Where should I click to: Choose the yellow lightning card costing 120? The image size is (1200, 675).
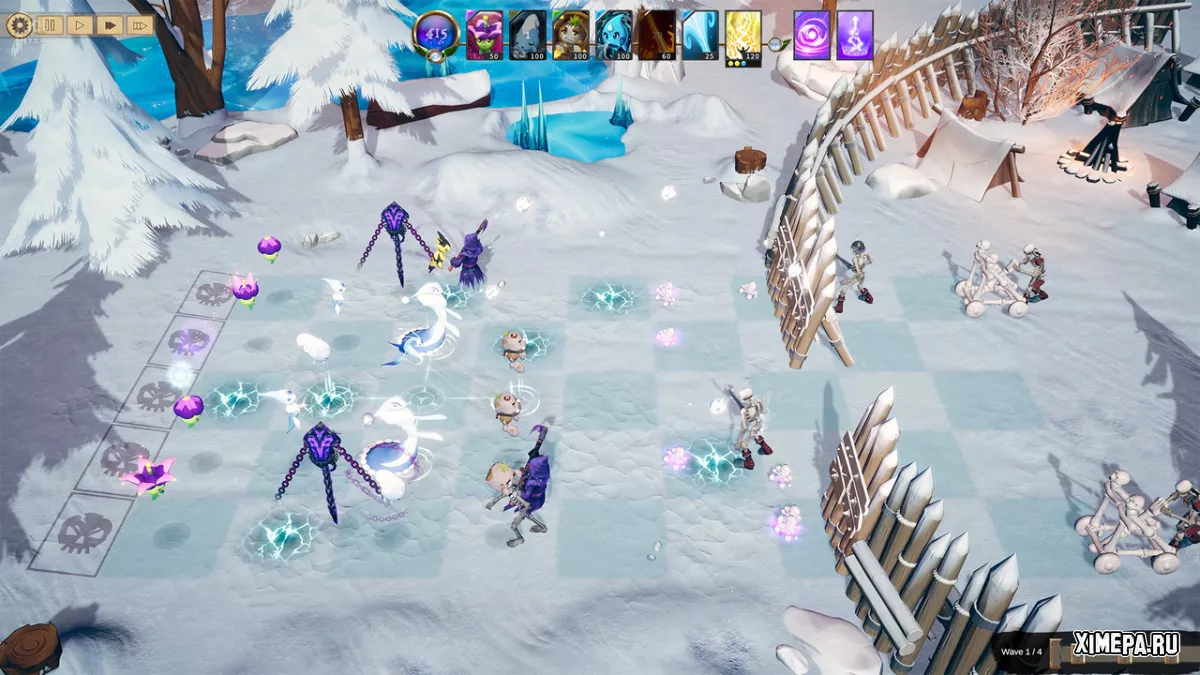[x=743, y=35]
